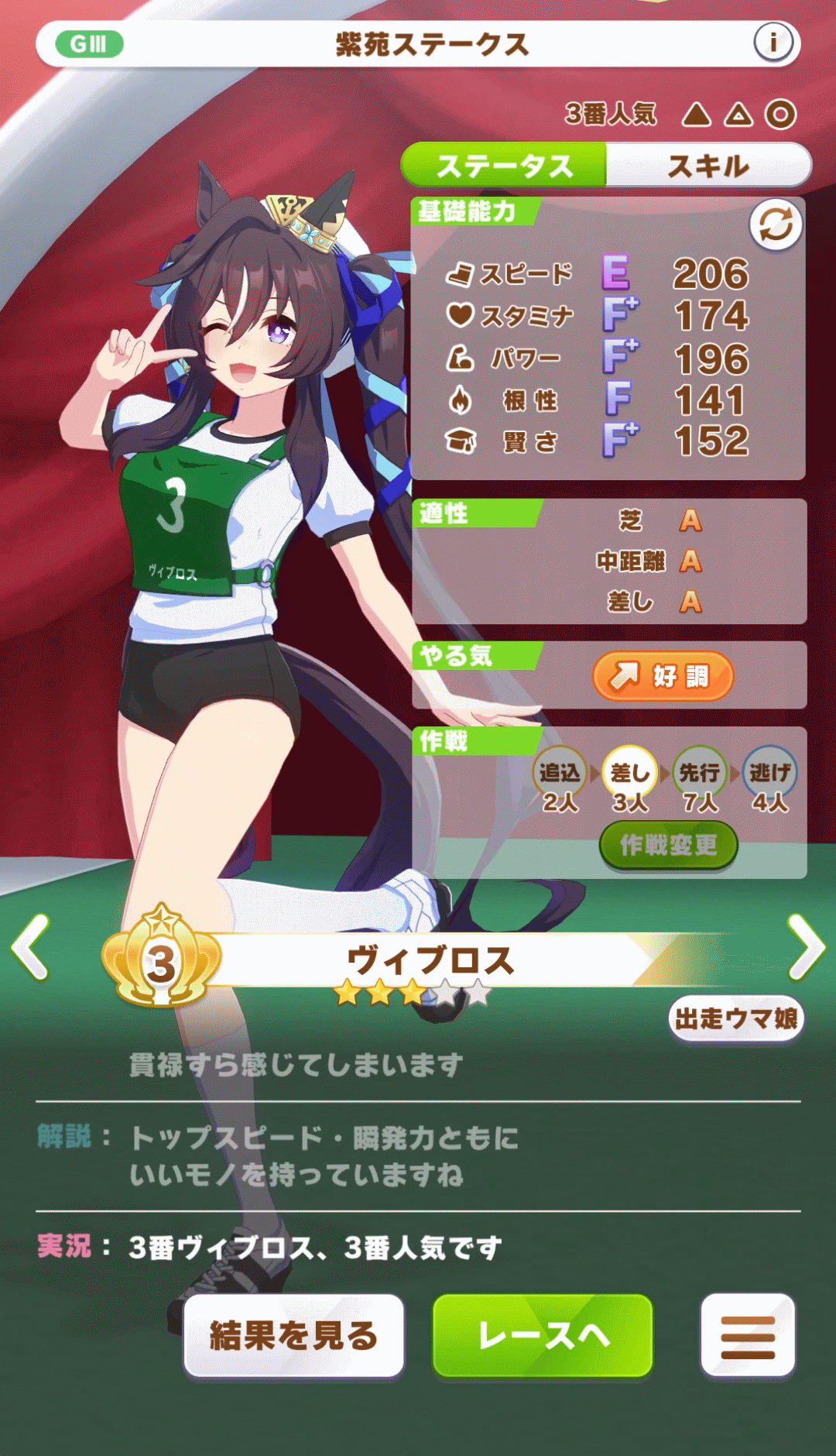Show the next racer with right arrow
836x1456 pixels.
coord(806,947)
